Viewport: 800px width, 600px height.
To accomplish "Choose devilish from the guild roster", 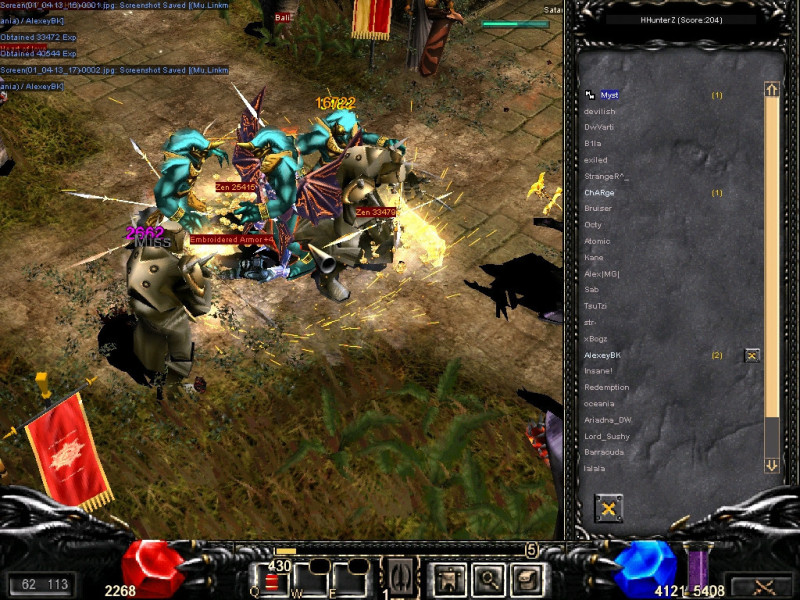I will (600, 111).
